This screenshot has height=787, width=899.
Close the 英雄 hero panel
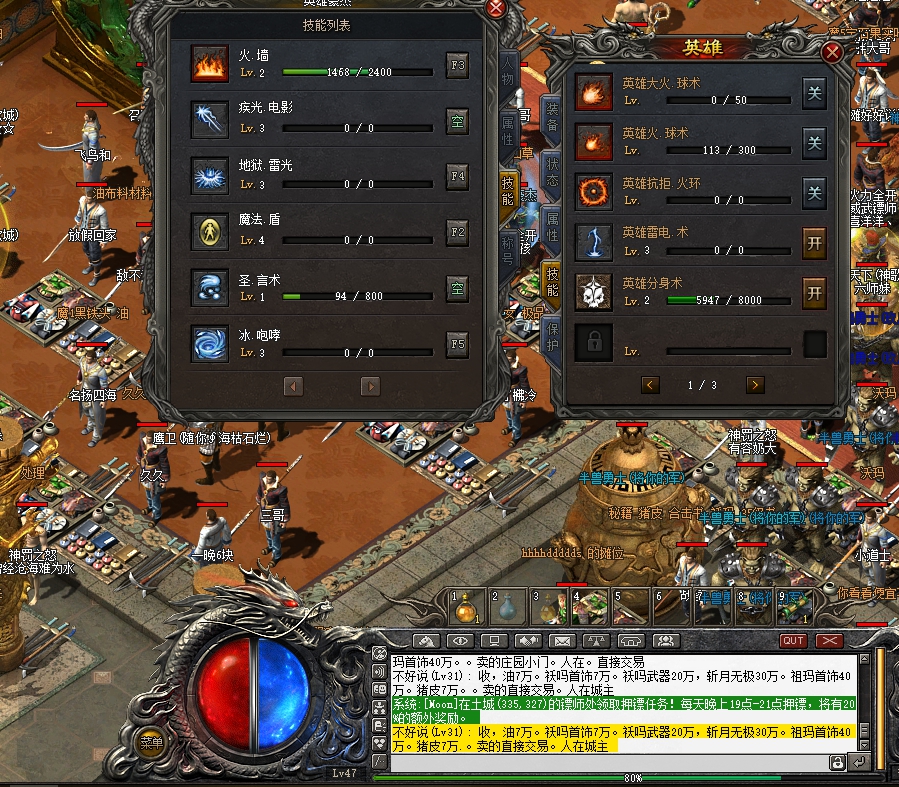pos(832,53)
